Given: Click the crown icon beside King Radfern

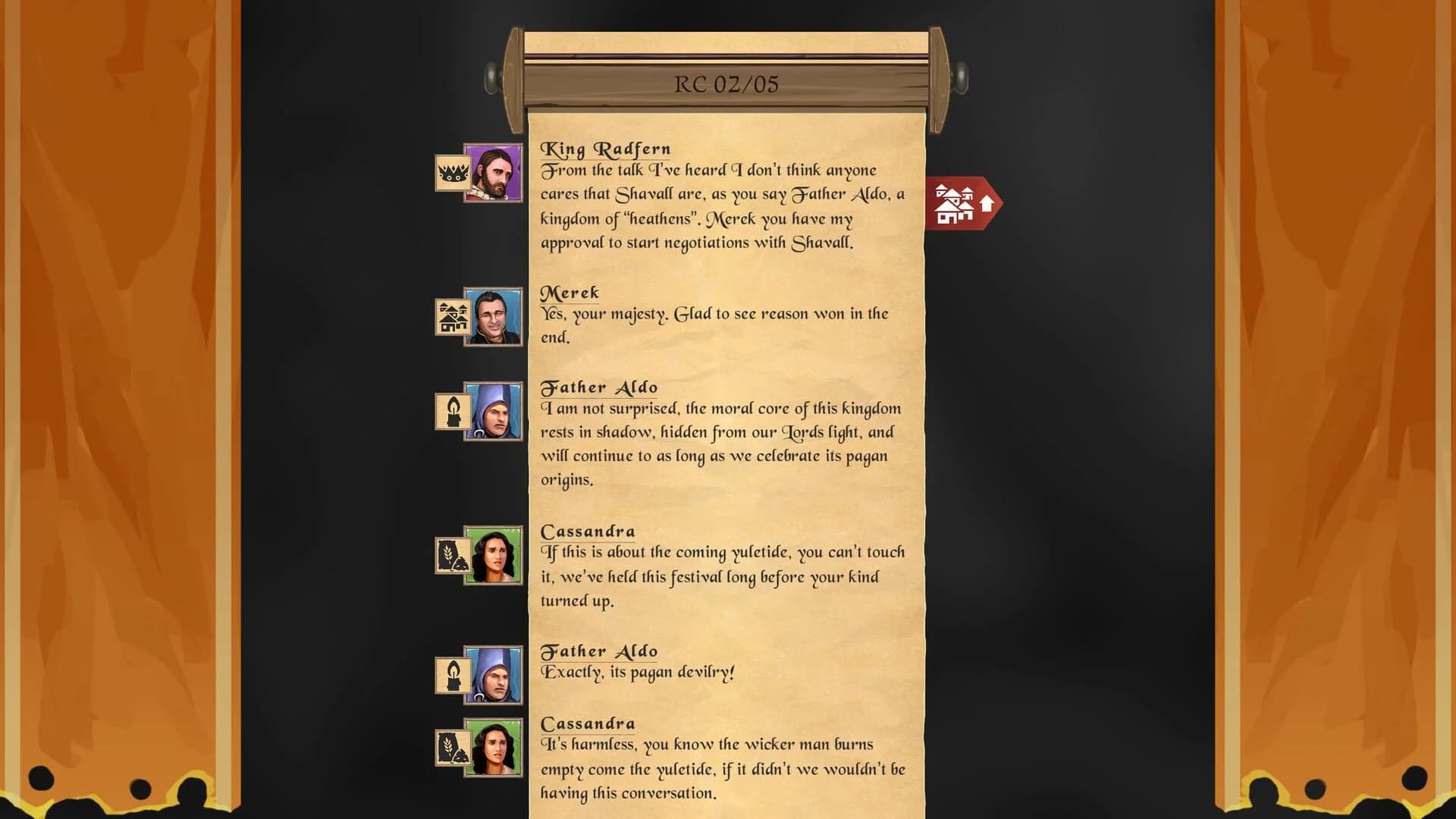Looking at the screenshot, I should pyautogui.click(x=453, y=173).
